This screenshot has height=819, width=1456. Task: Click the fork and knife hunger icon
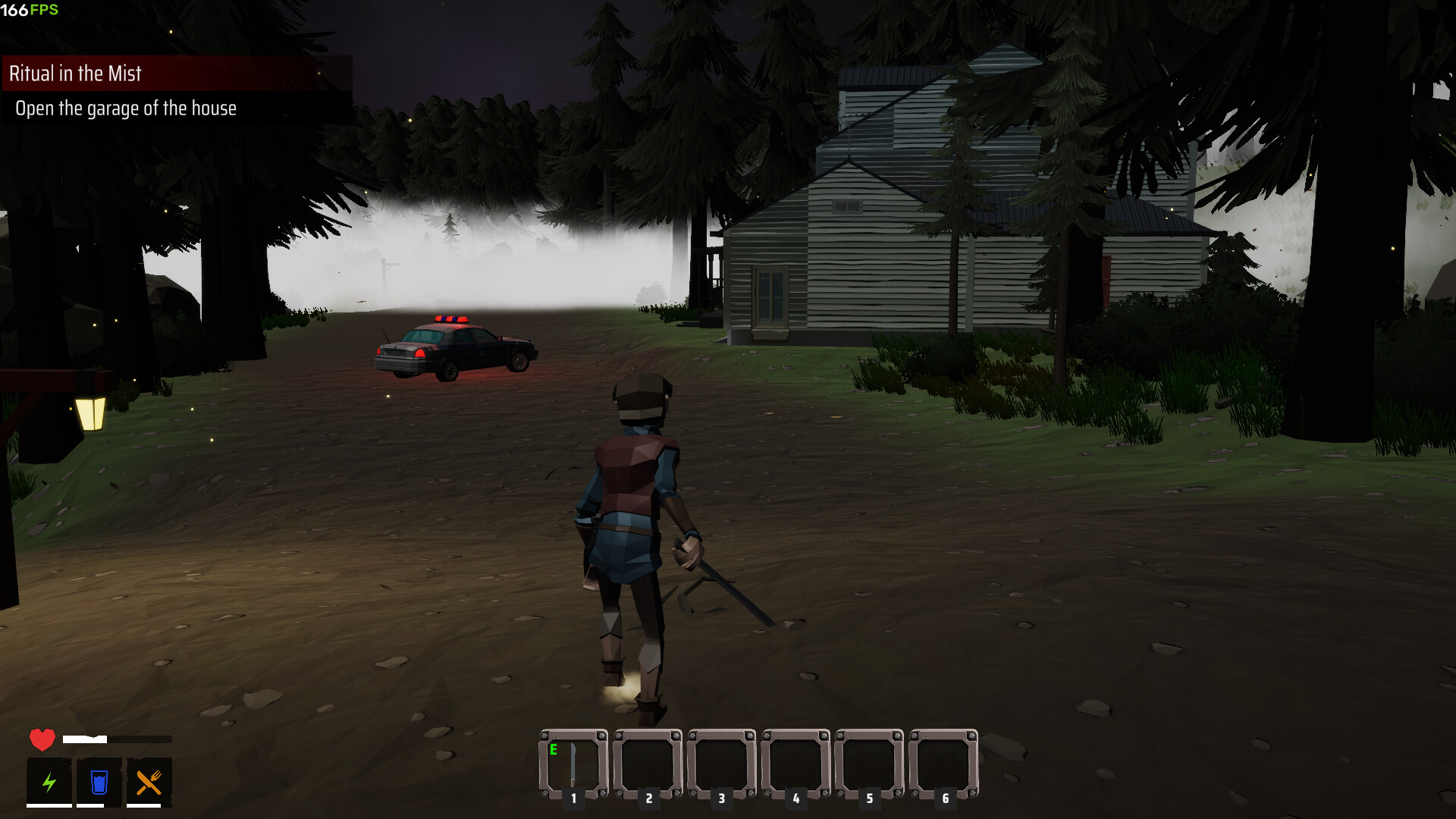click(x=149, y=783)
